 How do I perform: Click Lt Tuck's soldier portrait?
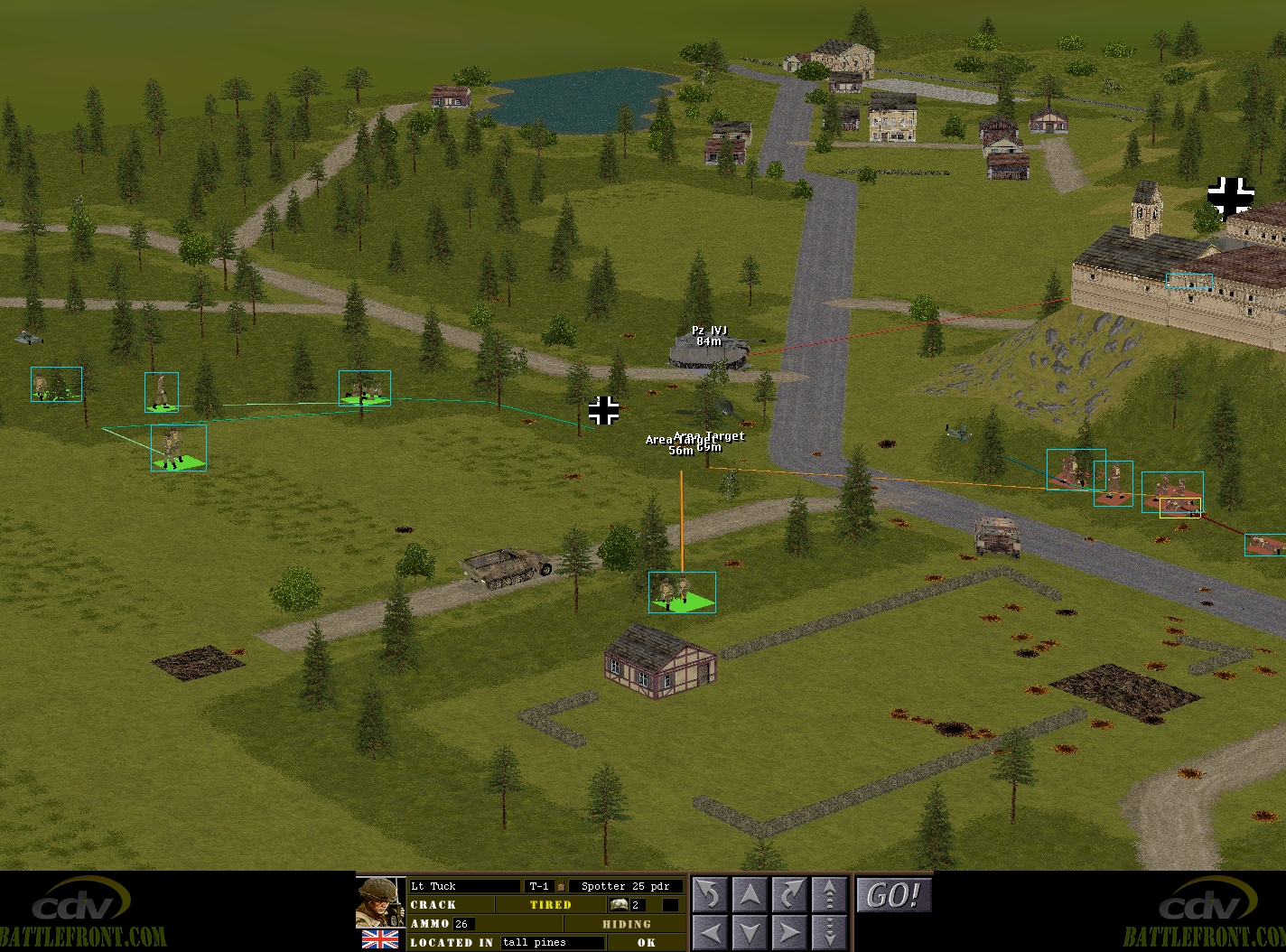click(380, 902)
